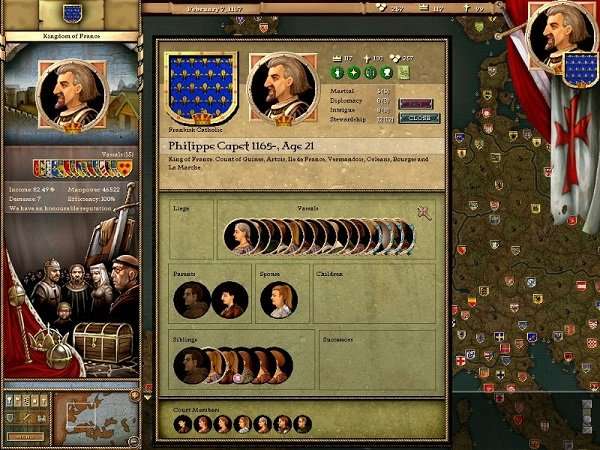
Task: Click the purple button above Close
Action: point(416,103)
